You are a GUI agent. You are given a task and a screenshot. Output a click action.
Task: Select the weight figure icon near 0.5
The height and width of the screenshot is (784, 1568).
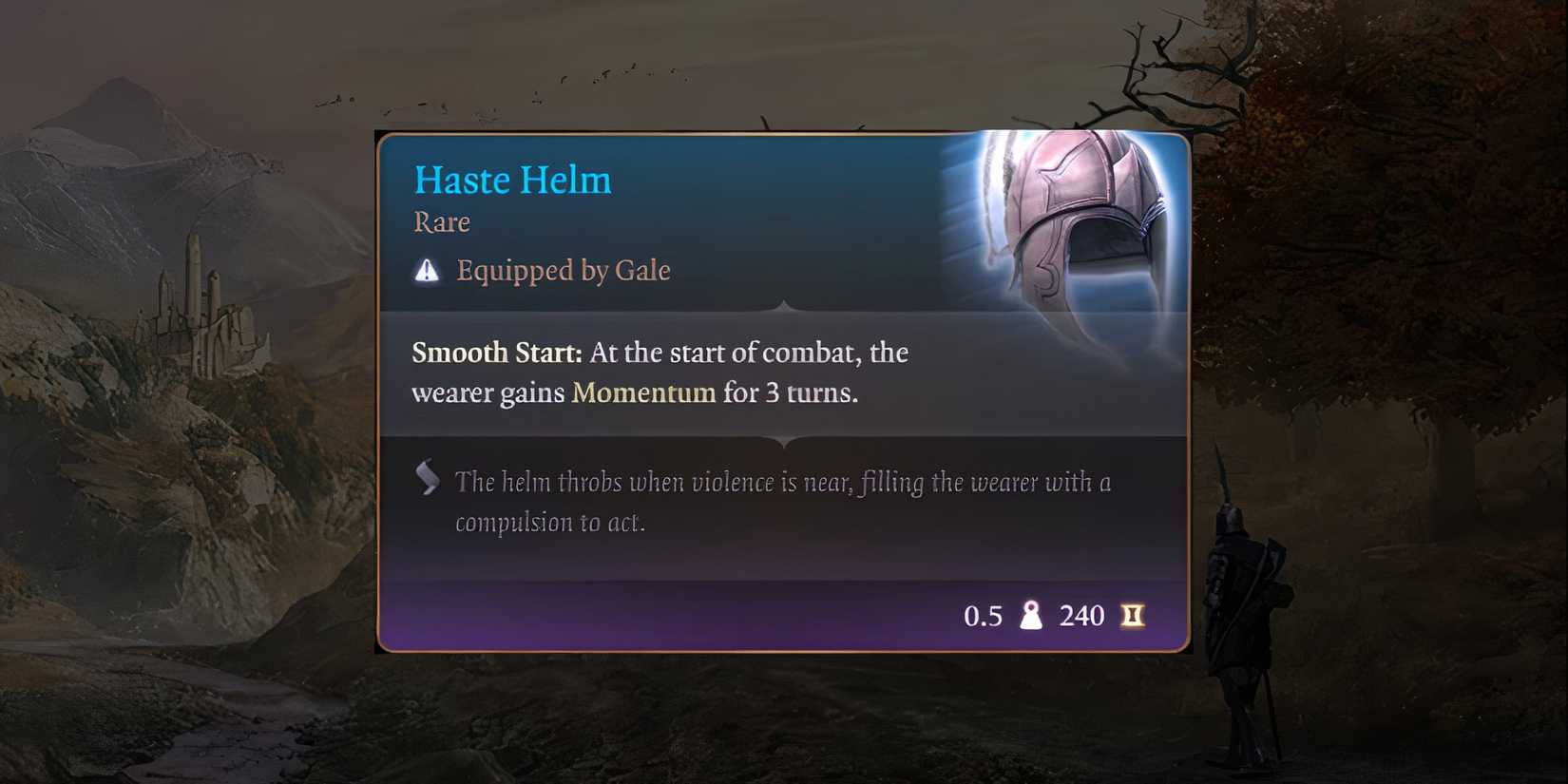coord(1032,616)
